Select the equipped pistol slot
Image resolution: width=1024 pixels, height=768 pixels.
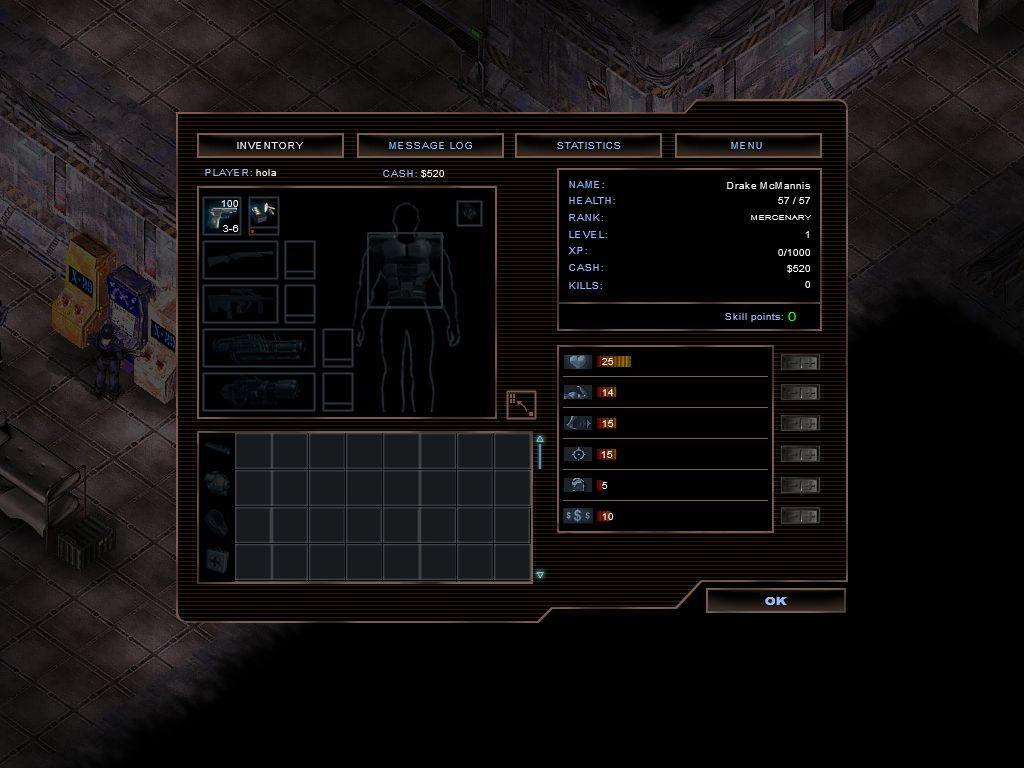222,216
